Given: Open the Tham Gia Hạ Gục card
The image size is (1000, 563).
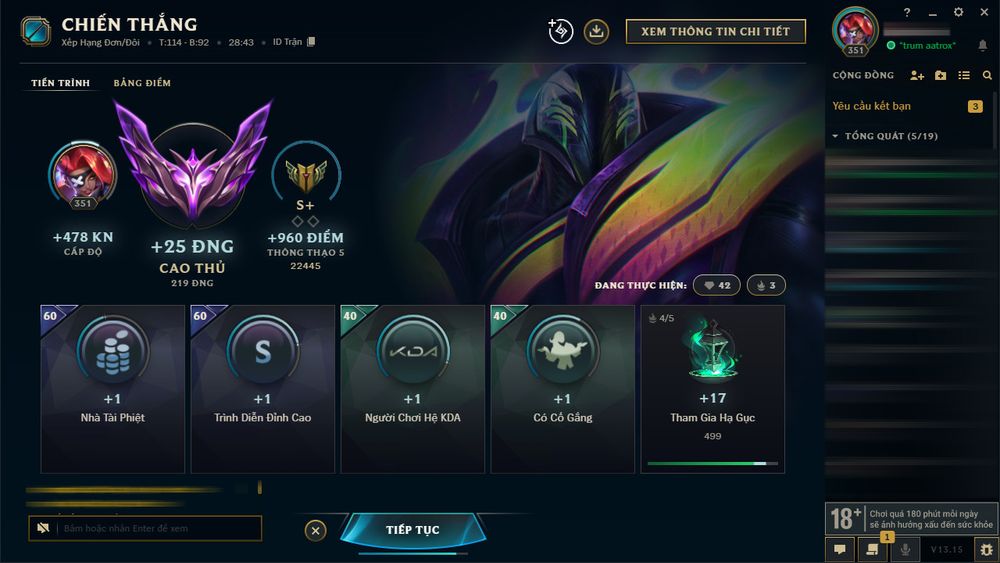Looking at the screenshot, I should (712, 388).
